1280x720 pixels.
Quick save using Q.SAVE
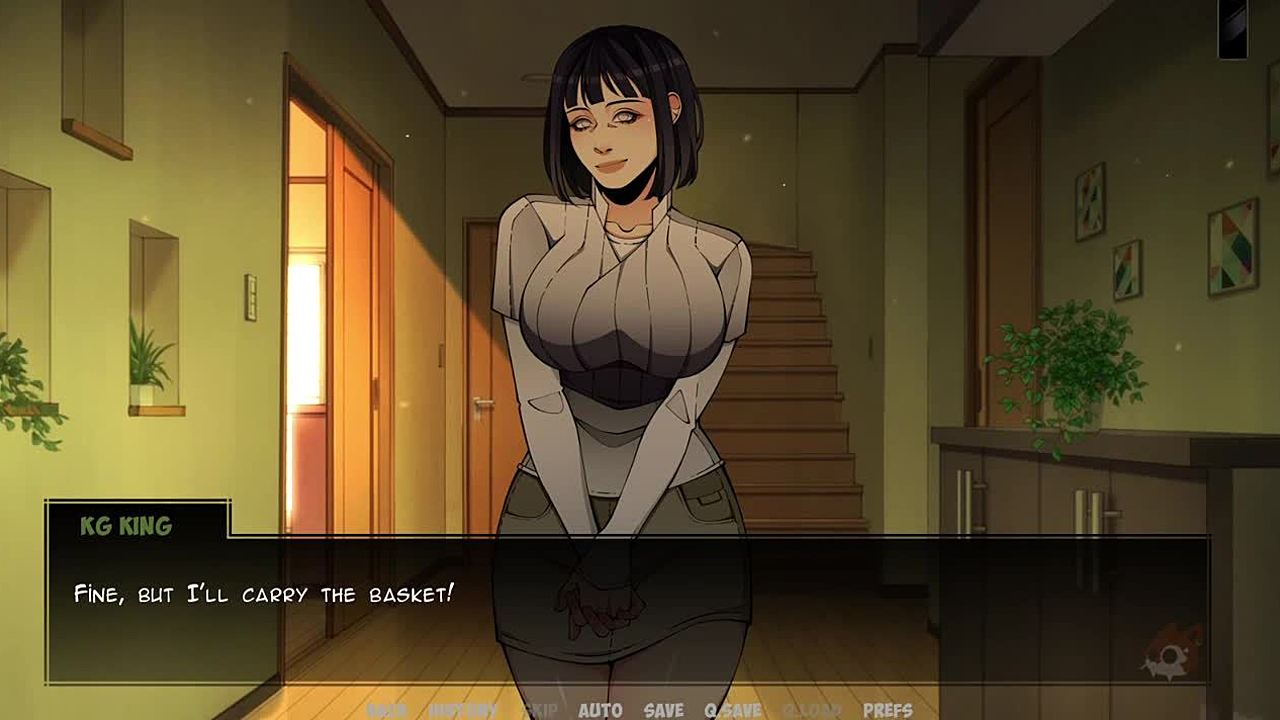pyautogui.click(x=733, y=710)
